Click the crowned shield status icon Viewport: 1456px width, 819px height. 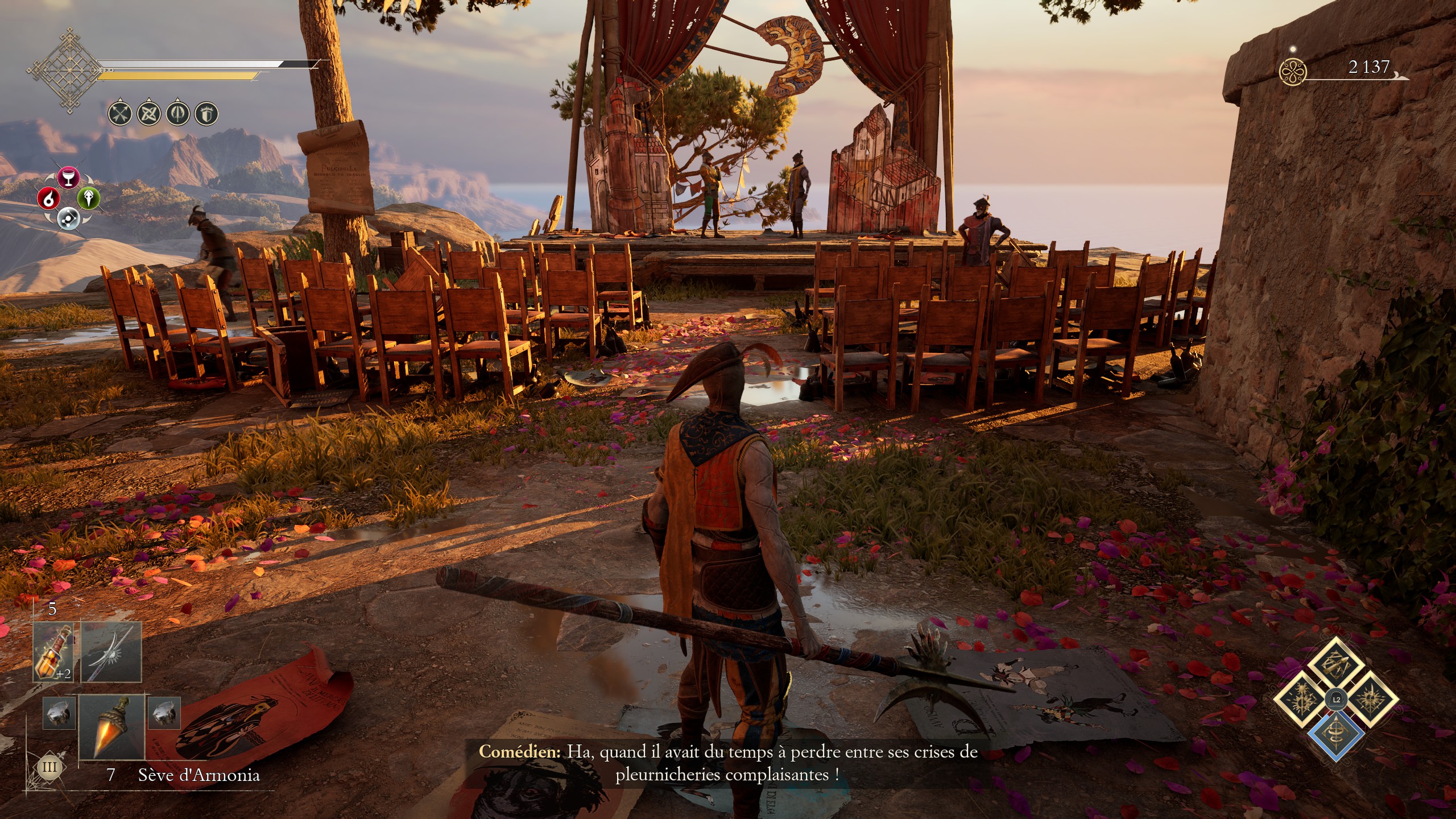coord(206,114)
